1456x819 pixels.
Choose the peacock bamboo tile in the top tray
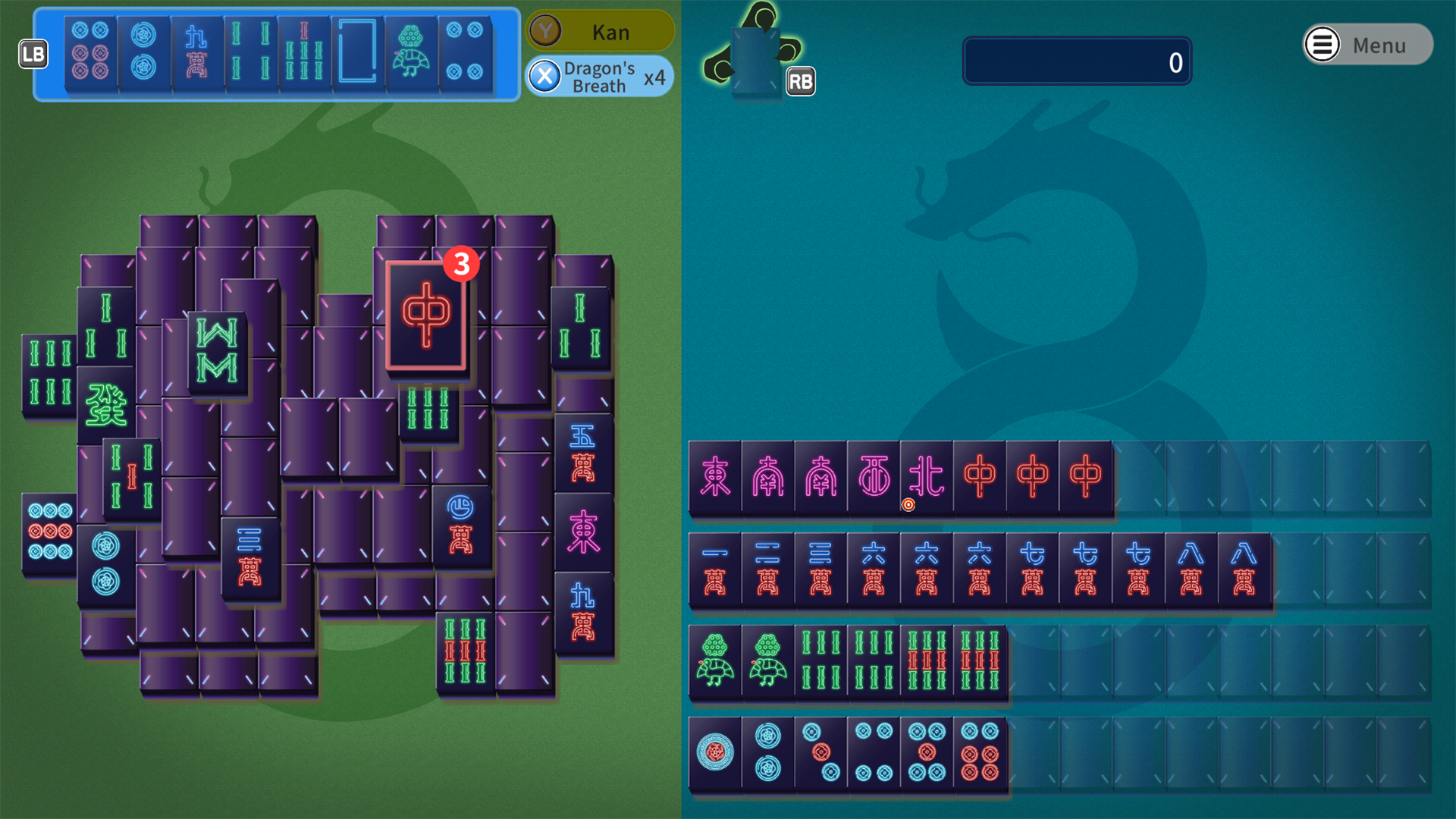pos(410,52)
